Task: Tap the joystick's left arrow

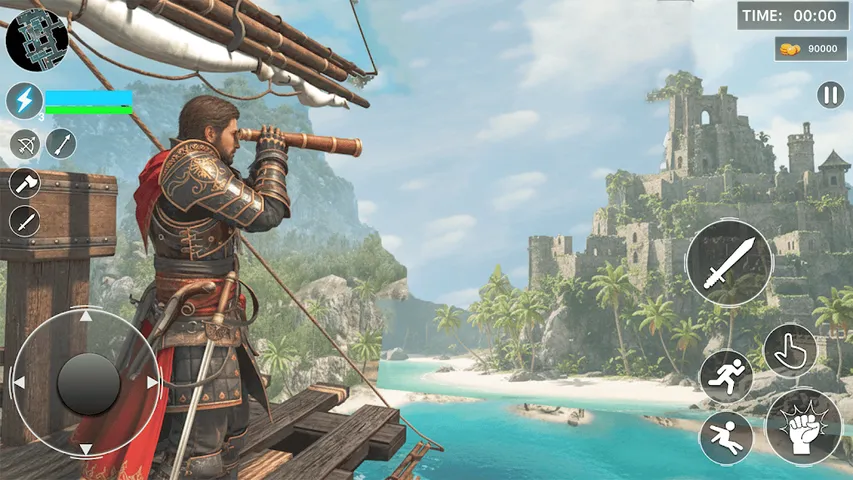Action: point(20,382)
